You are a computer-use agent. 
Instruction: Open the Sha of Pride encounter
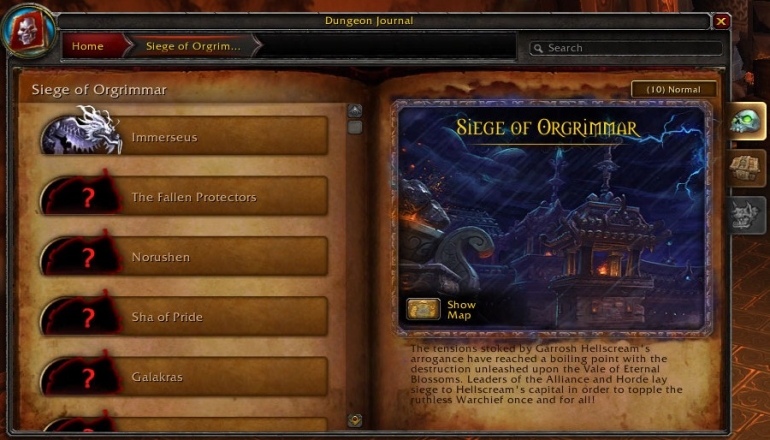coord(185,317)
